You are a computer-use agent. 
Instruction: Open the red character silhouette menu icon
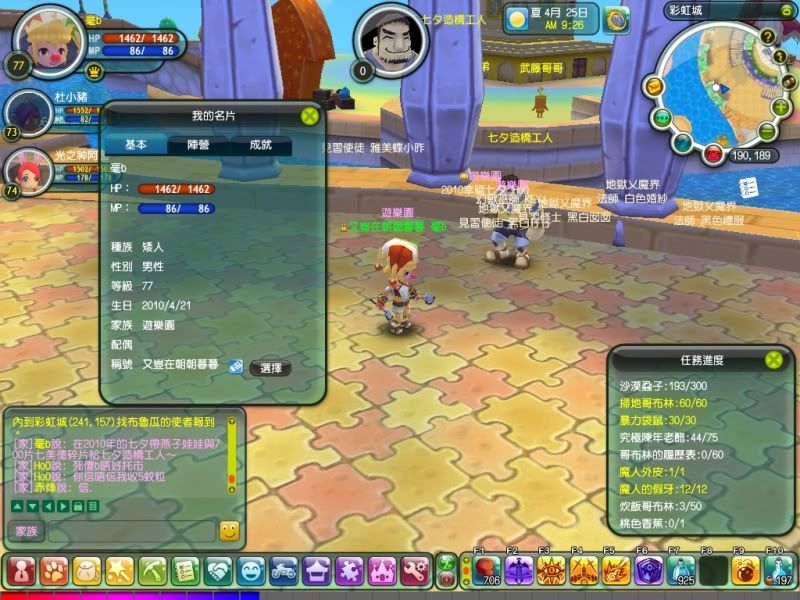[x=19, y=571]
